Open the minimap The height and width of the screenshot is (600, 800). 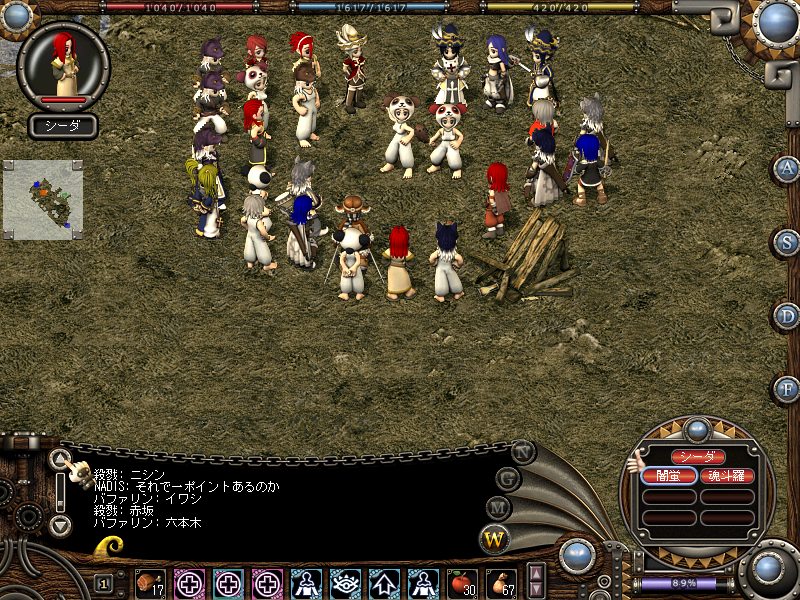pyautogui.click(x=42, y=198)
